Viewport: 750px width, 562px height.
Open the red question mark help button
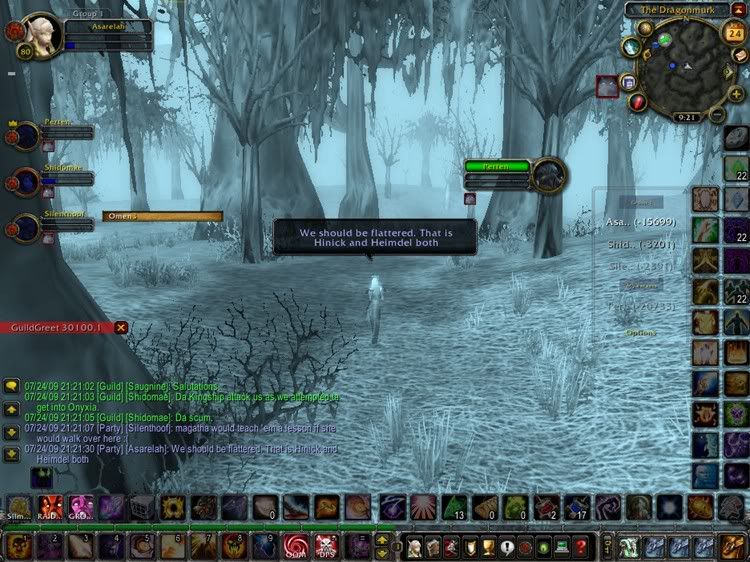point(578,547)
